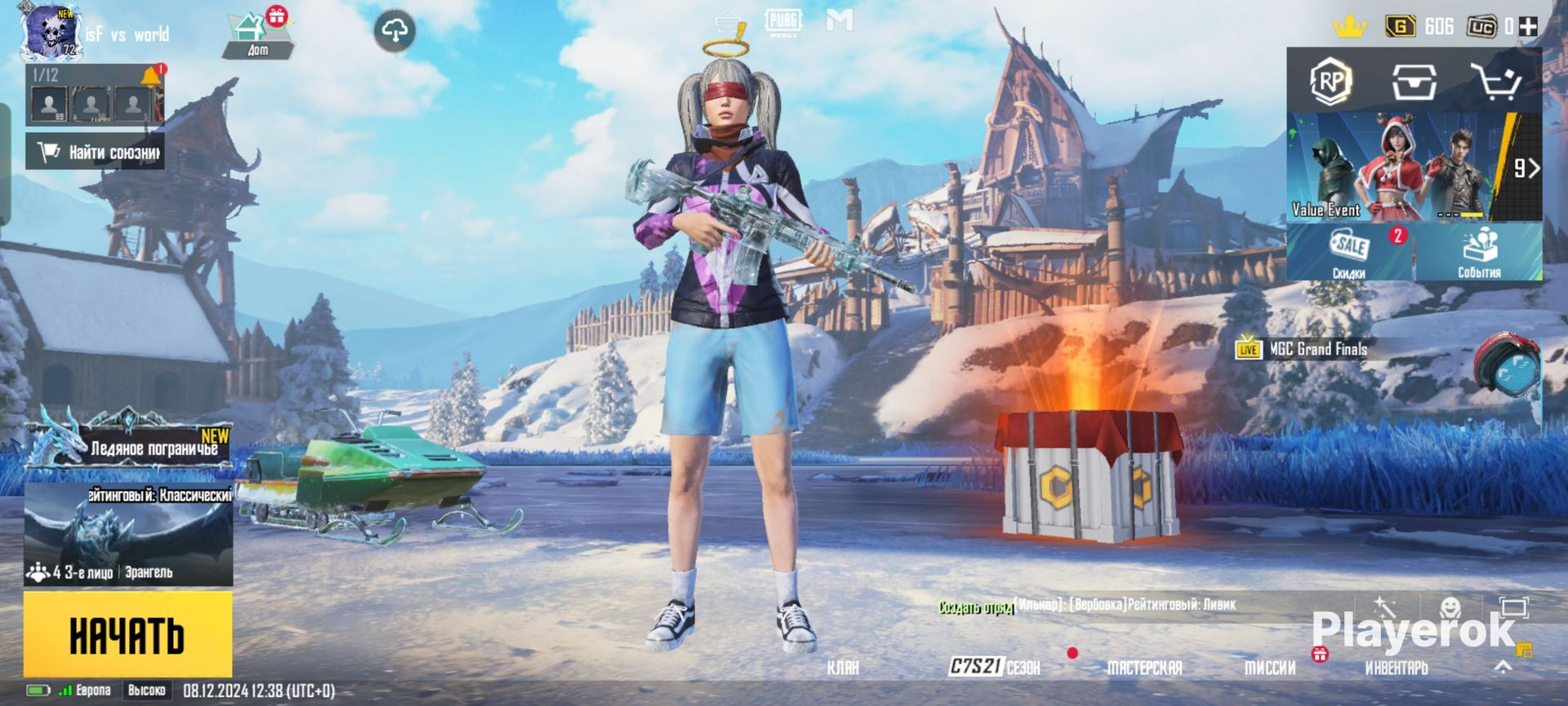Open the Клан menu

pyautogui.click(x=843, y=667)
